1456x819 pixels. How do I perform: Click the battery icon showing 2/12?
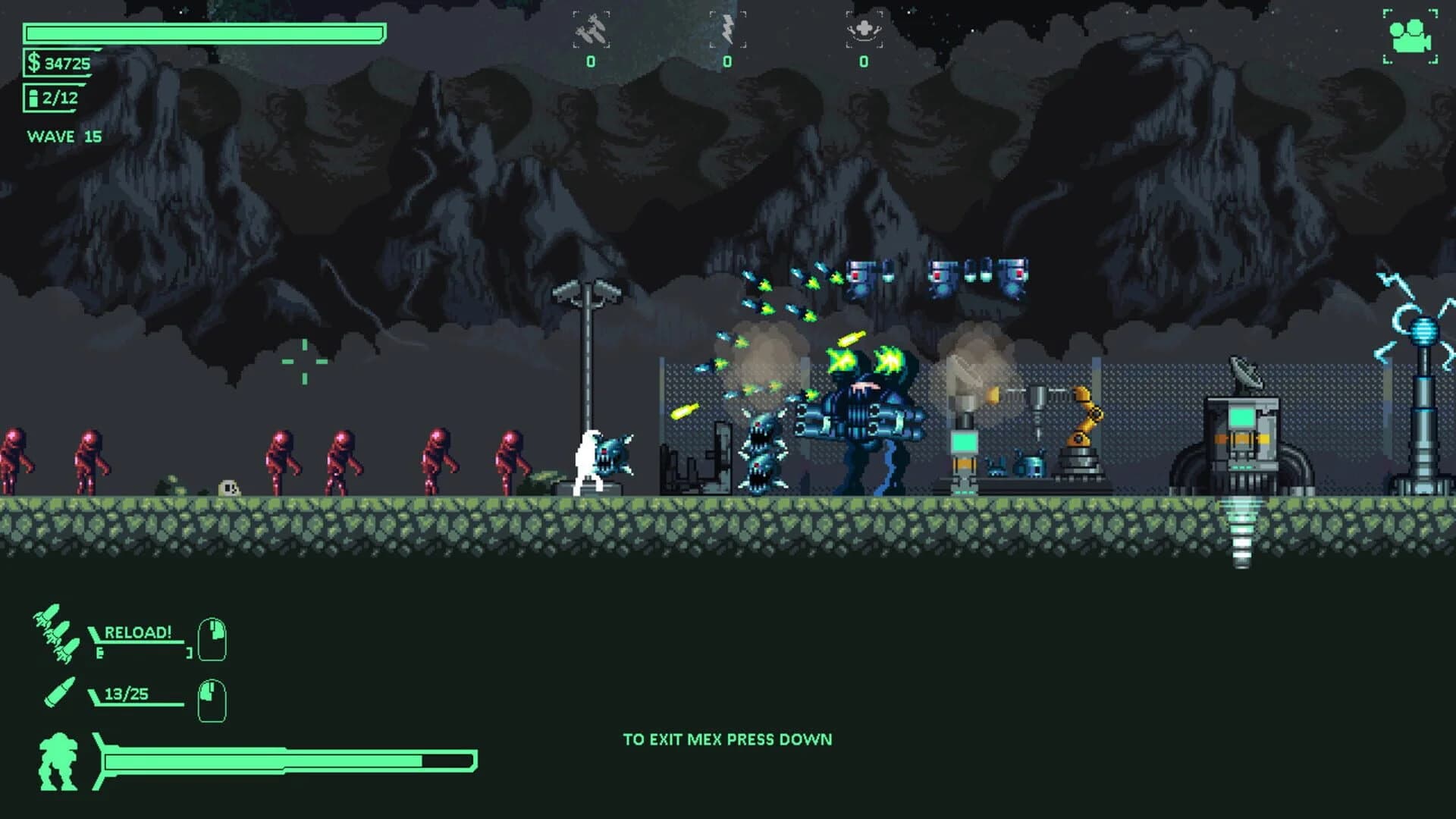(x=33, y=97)
